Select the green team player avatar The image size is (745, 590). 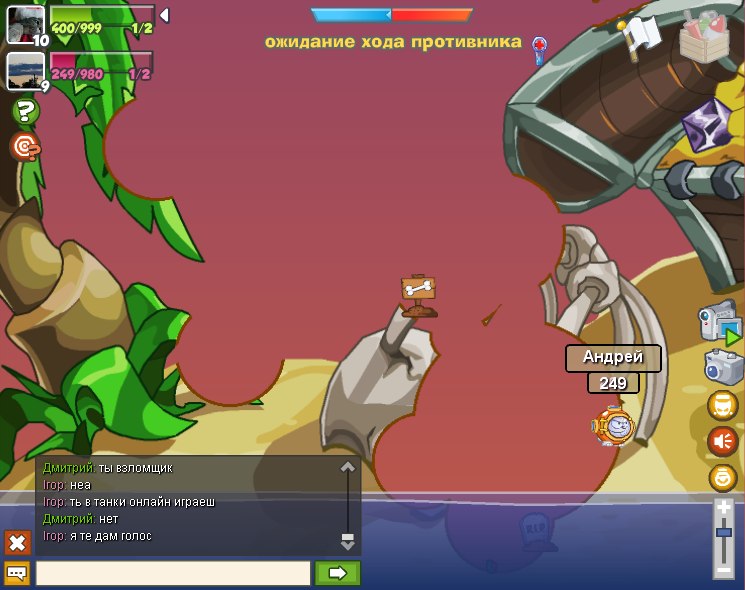click(x=25, y=24)
